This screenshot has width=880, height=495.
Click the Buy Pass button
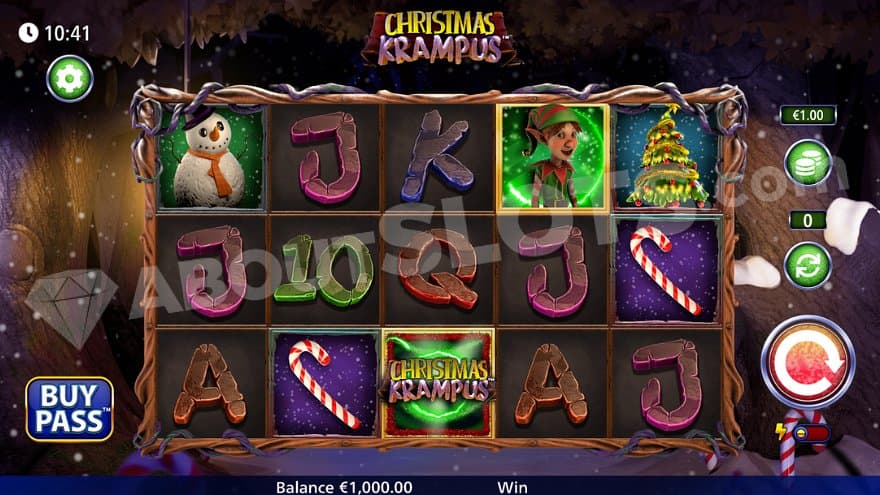tap(69, 408)
